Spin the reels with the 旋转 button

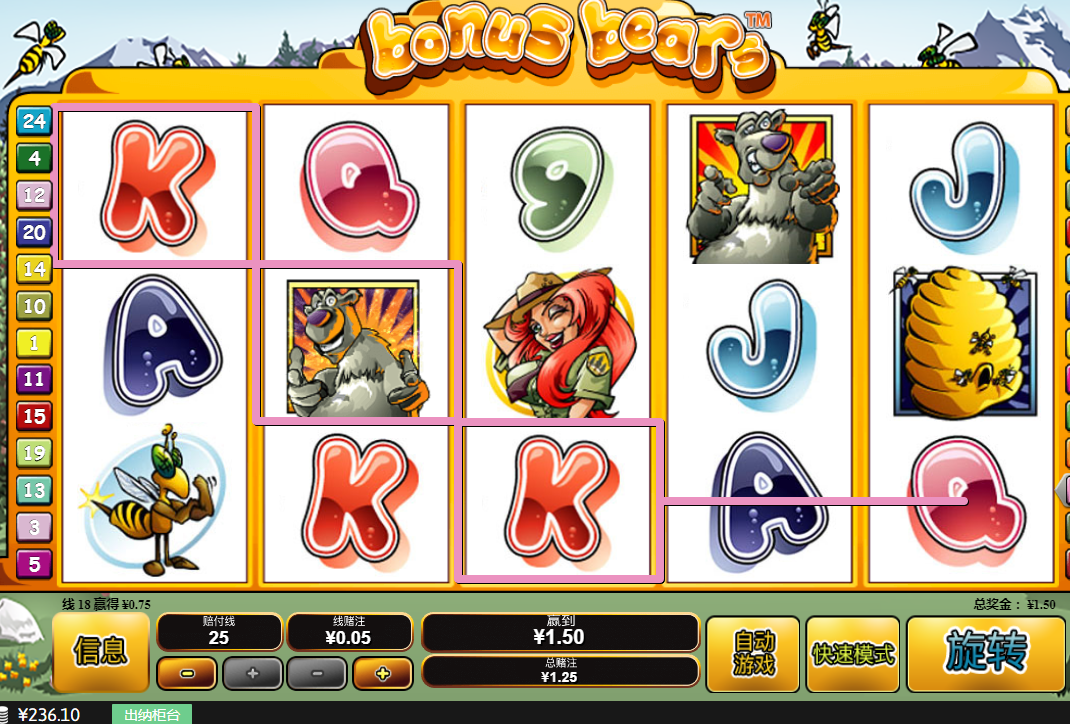(986, 654)
